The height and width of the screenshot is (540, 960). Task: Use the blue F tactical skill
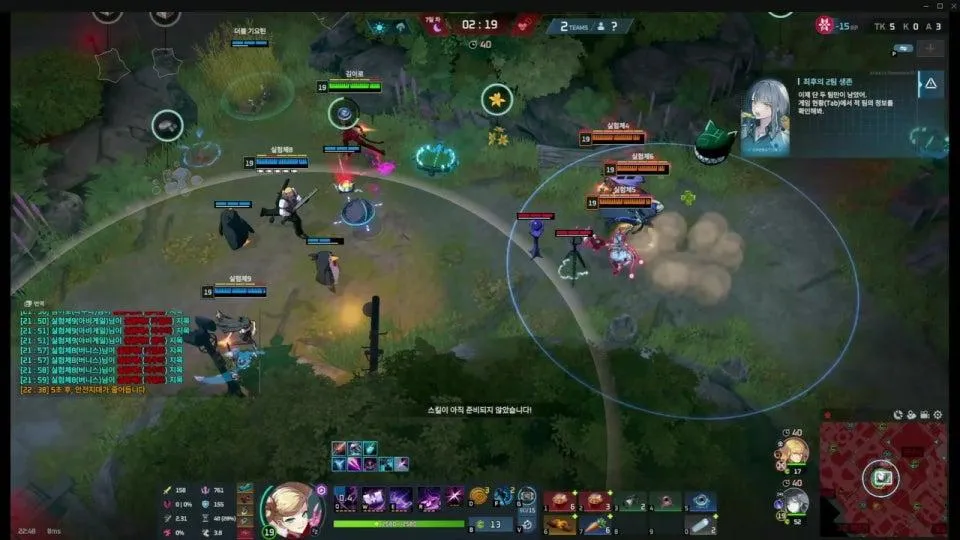(x=503, y=497)
